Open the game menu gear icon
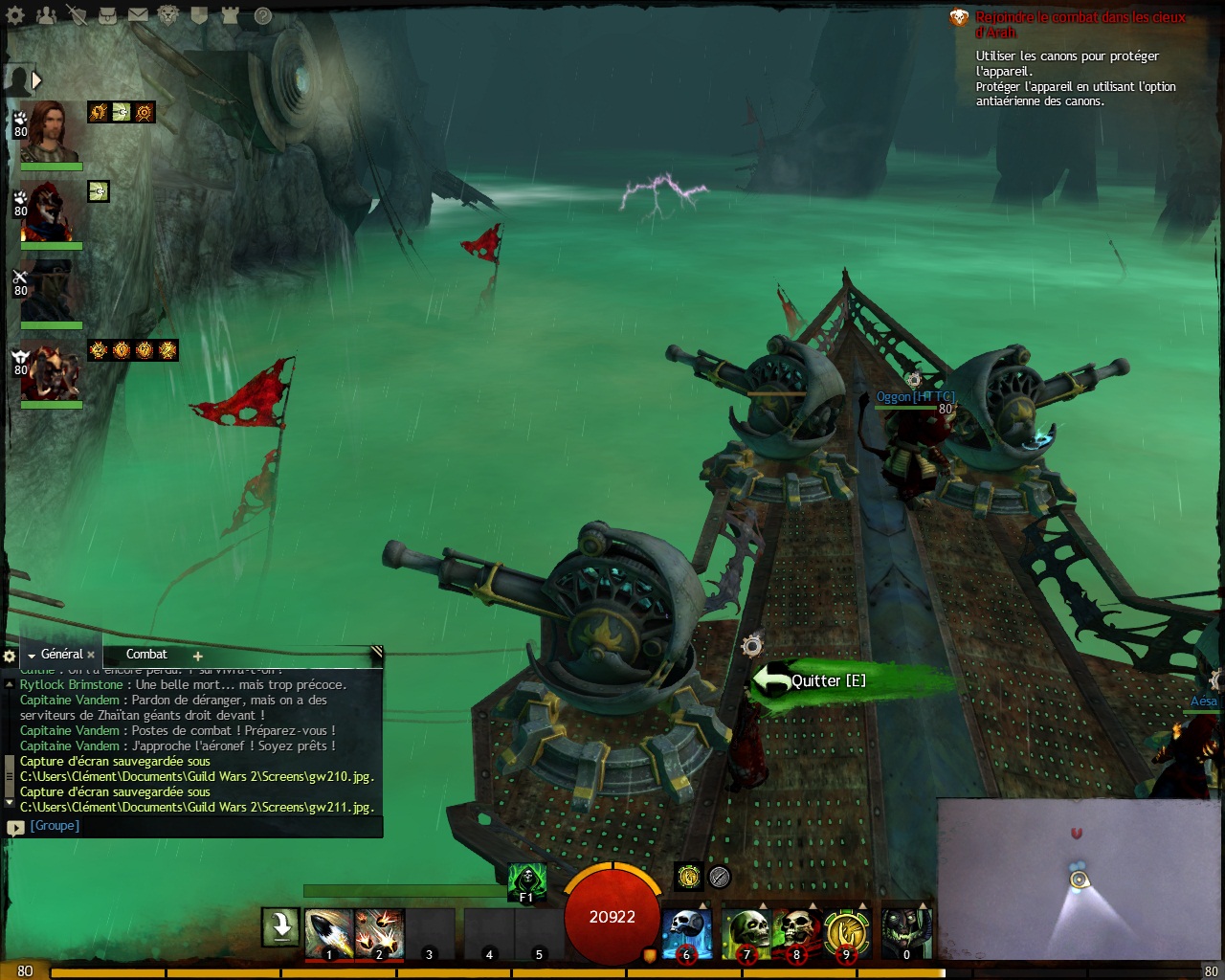The width and height of the screenshot is (1225, 980). point(16,15)
